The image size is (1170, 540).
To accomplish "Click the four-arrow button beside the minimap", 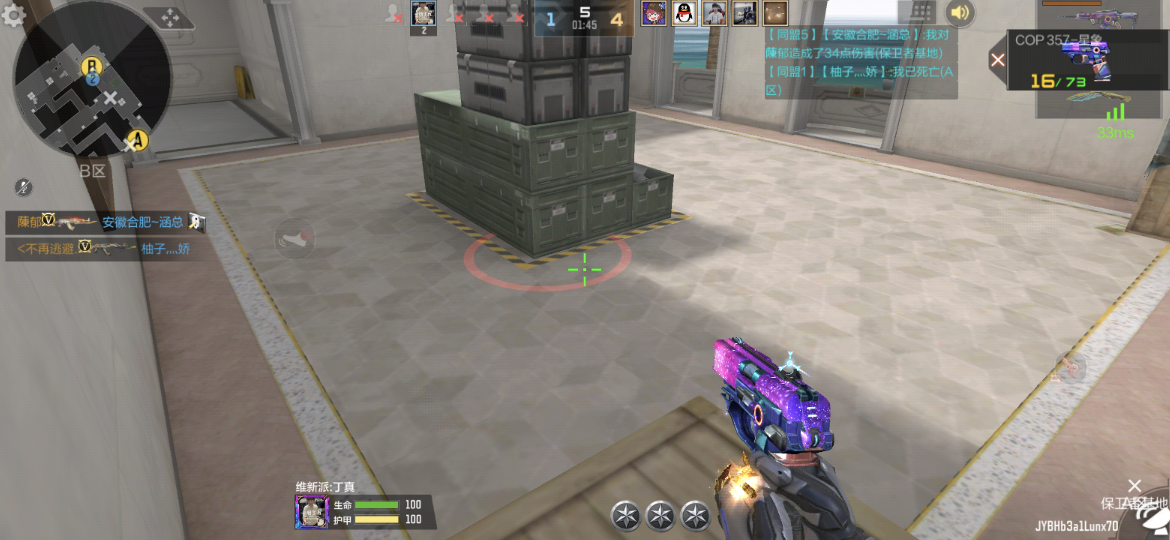I will click(169, 18).
